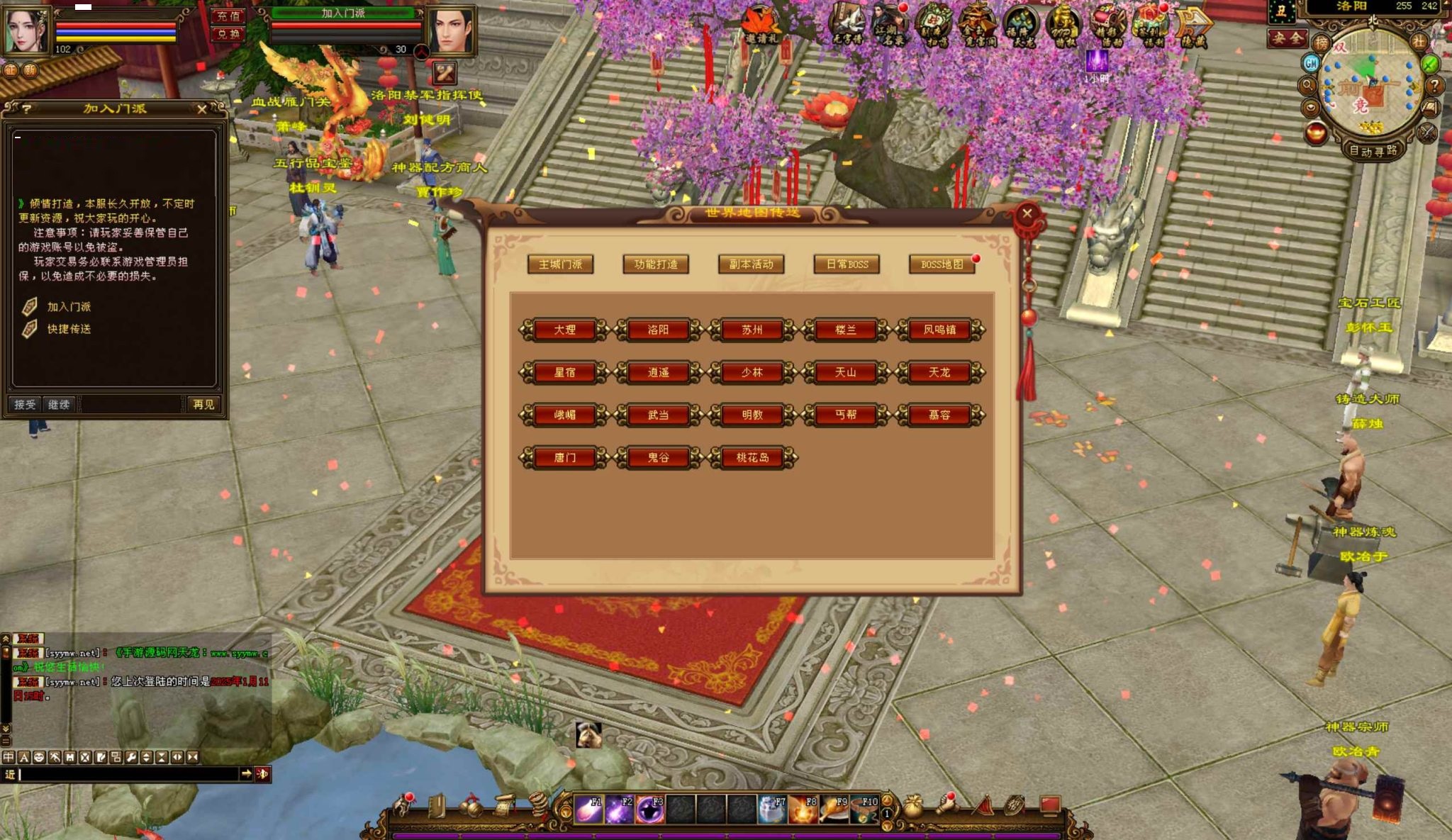Open the 功能打造 tab

pyautogui.click(x=656, y=264)
